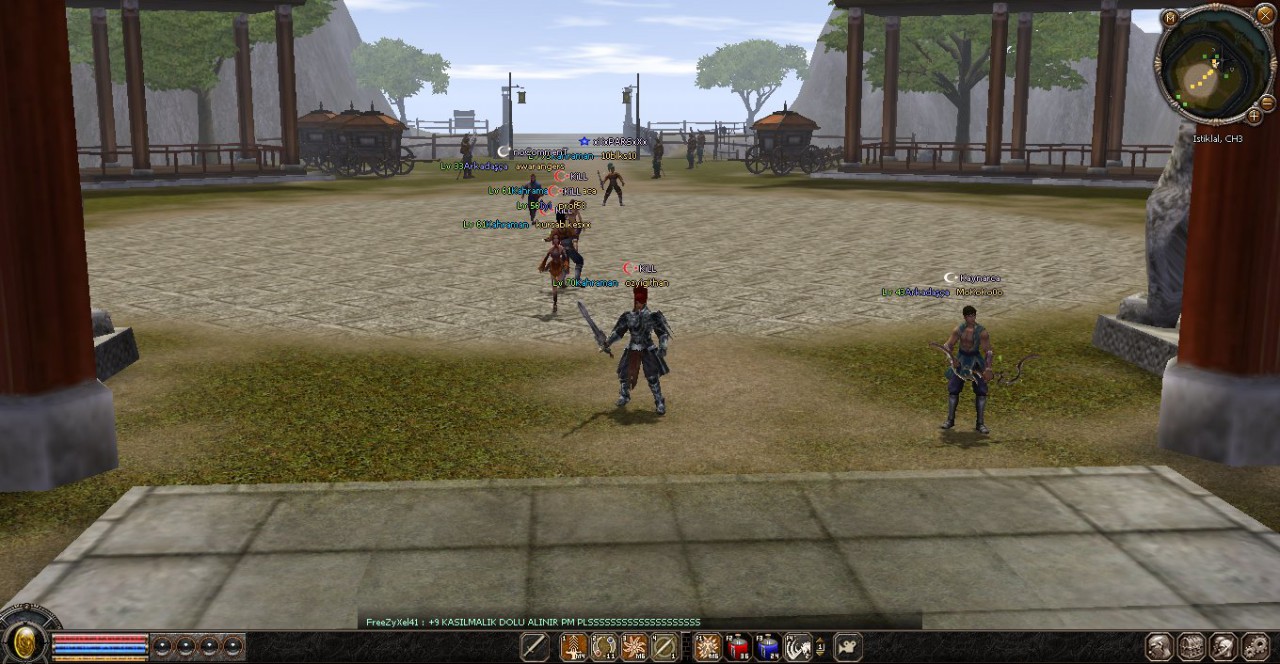Zoom in the minimap with plus button

[x=1254, y=116]
